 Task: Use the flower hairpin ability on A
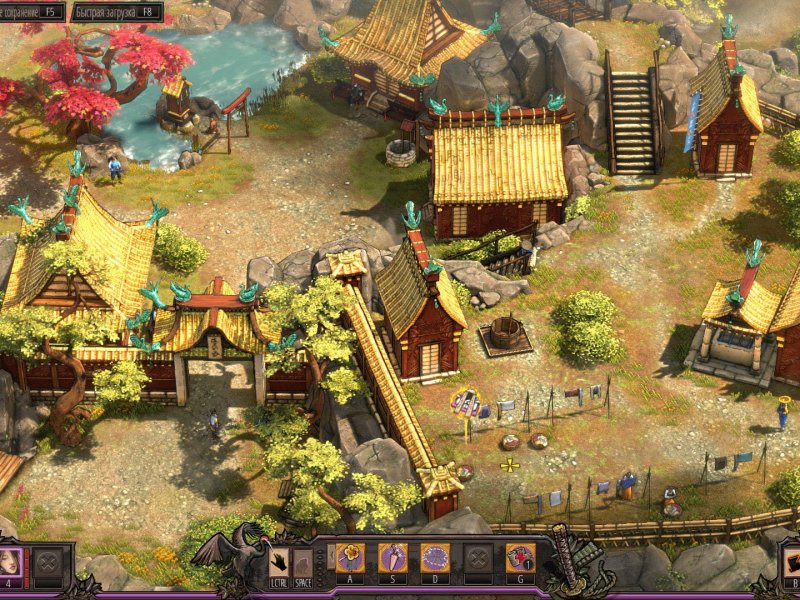(x=349, y=558)
